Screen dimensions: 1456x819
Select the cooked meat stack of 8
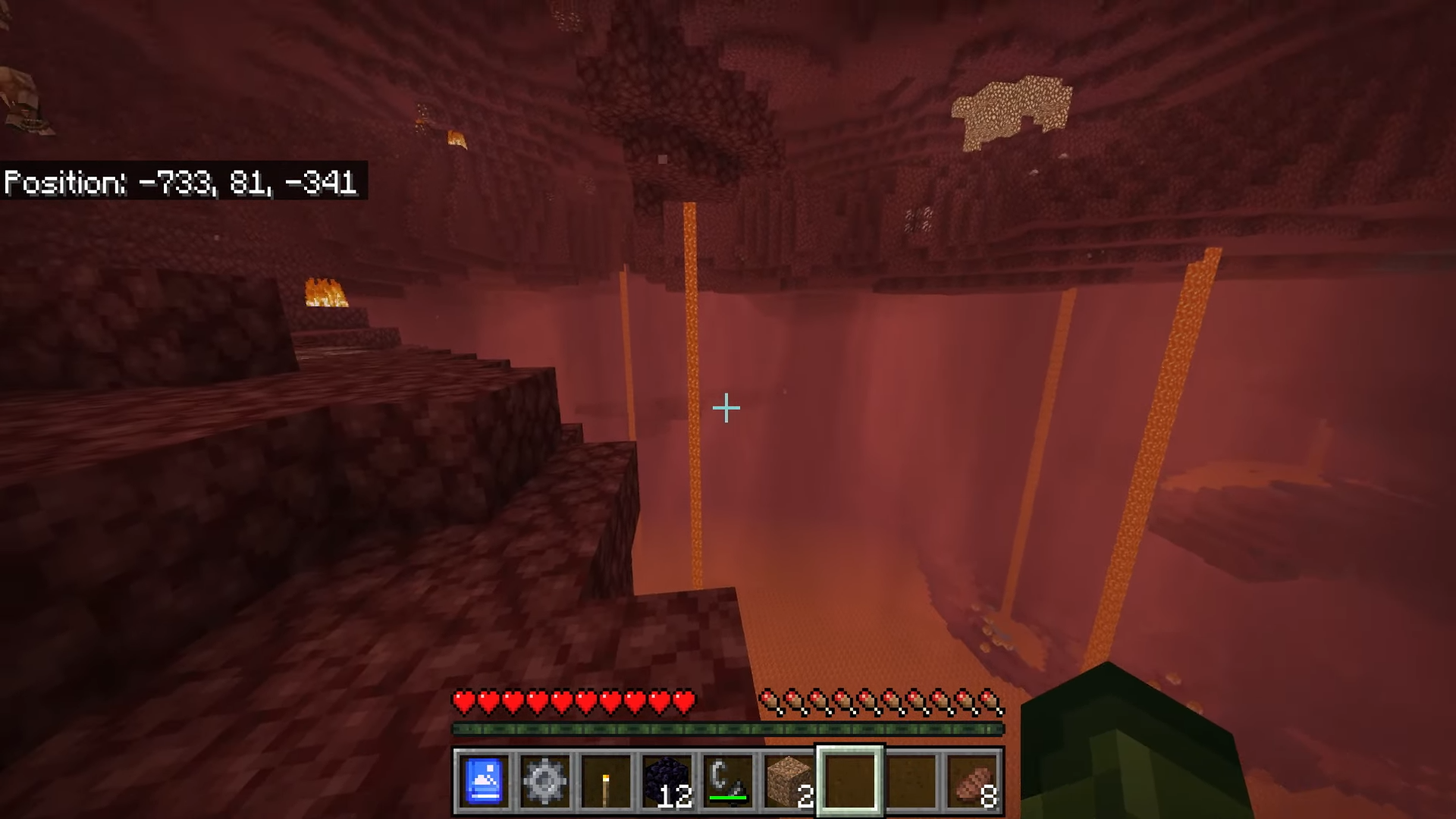tap(972, 781)
